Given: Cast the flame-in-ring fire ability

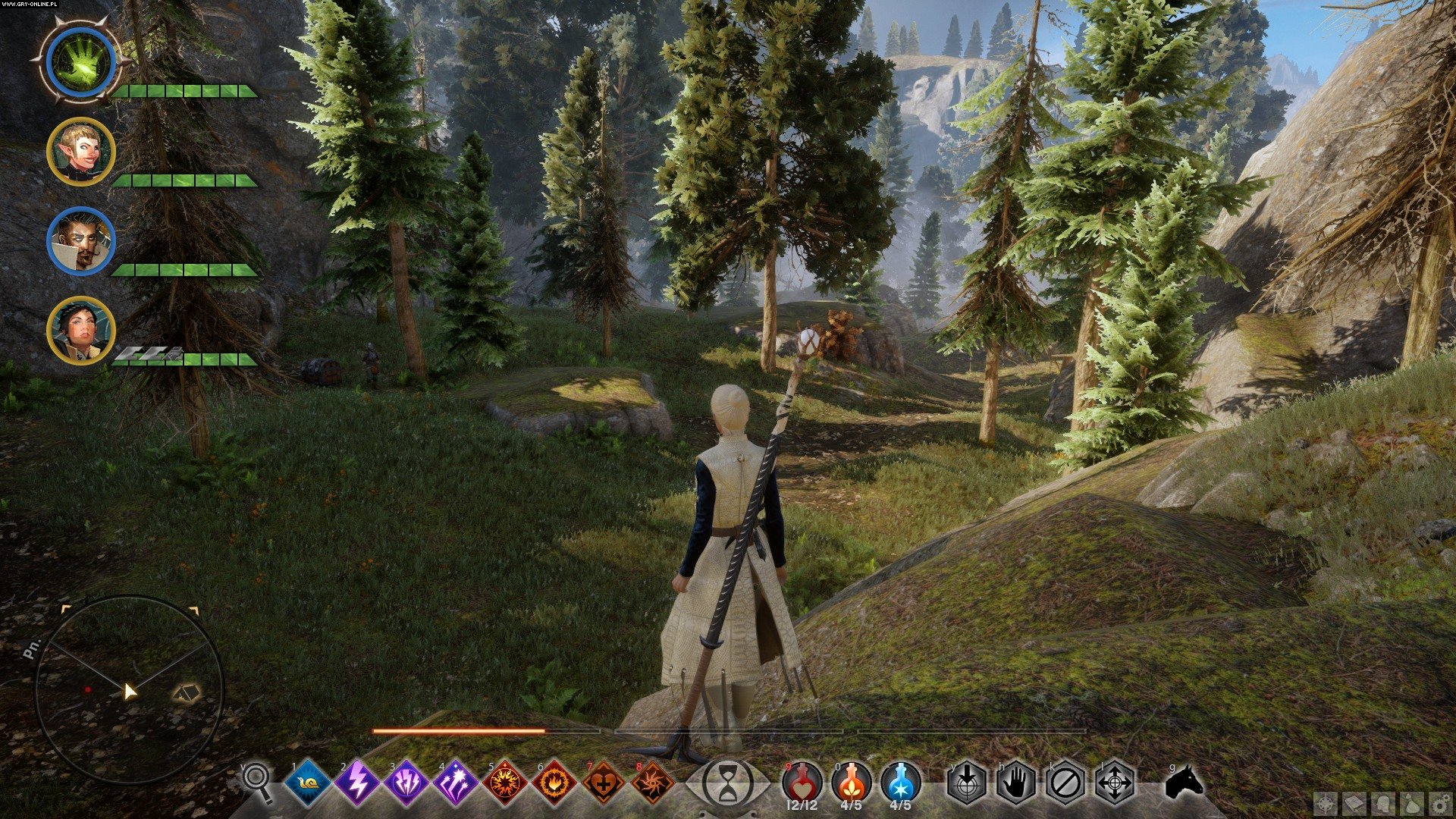Looking at the screenshot, I should 554,782.
